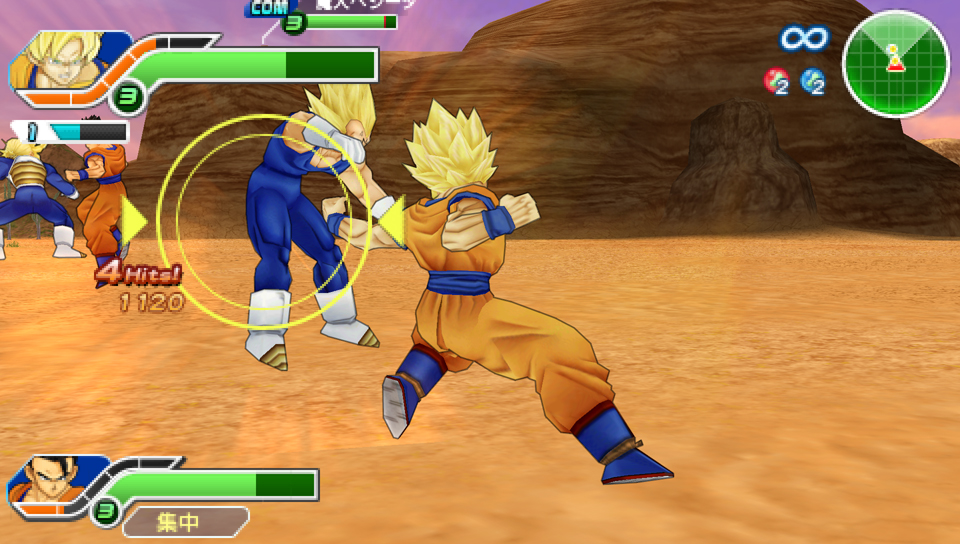Open the green radar minimap
Viewport: 960px width, 544px height.
click(894, 63)
